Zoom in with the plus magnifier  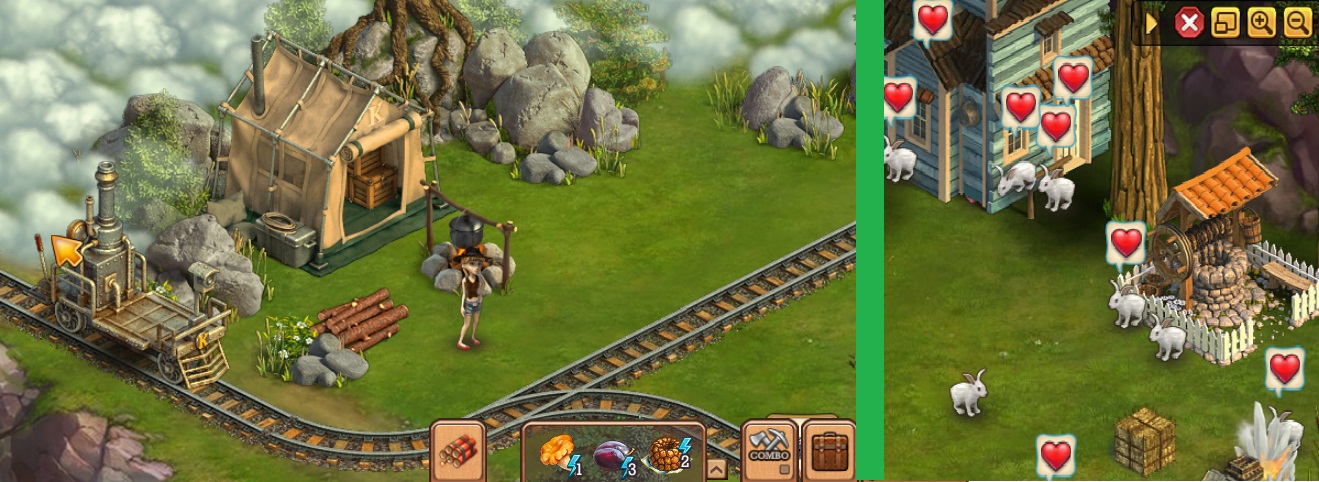pos(1261,23)
